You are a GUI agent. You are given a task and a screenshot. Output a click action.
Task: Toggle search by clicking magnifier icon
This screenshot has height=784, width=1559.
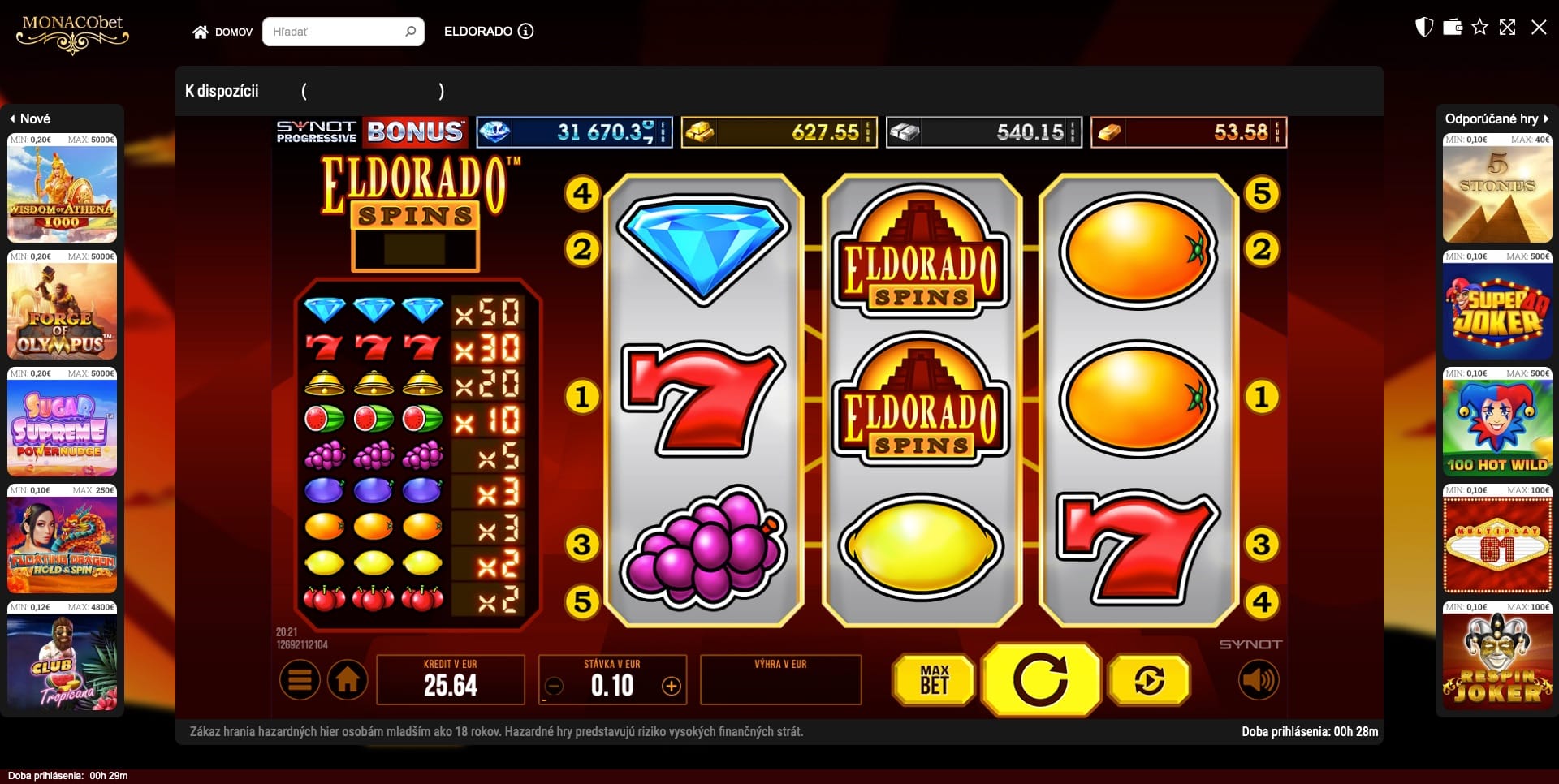(411, 32)
